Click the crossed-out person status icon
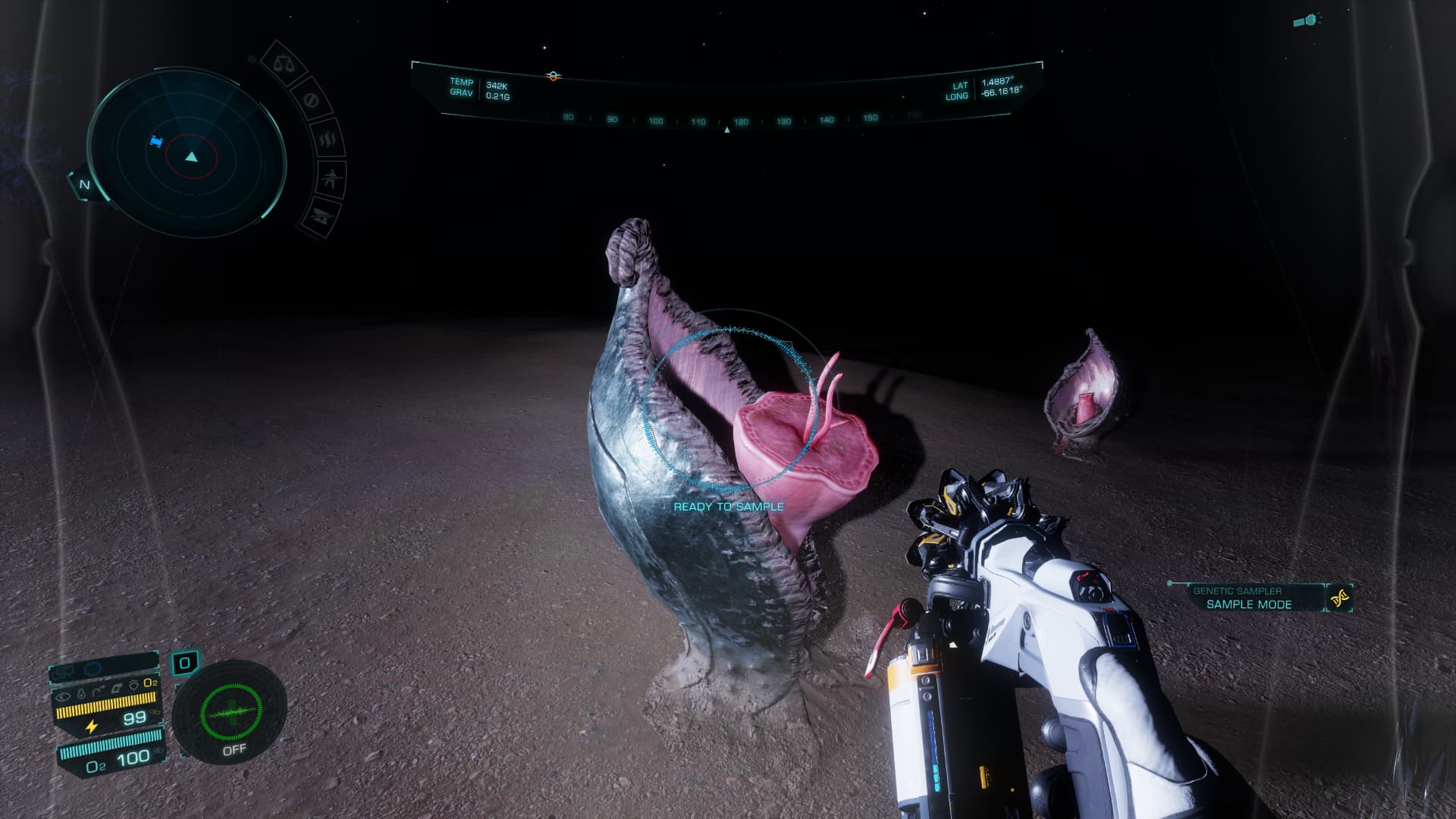This screenshot has height=819, width=1456. [331, 180]
